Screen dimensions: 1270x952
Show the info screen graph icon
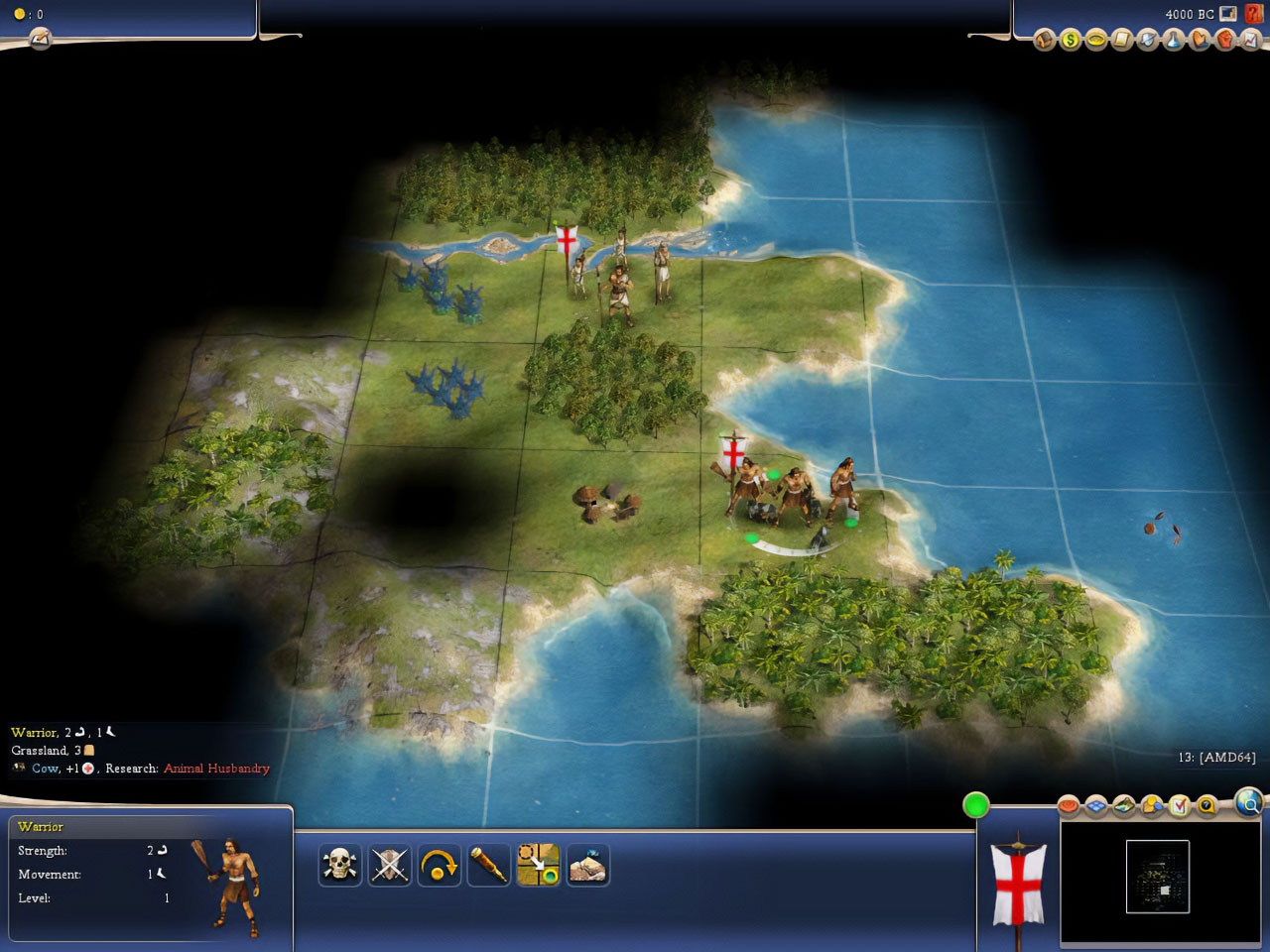(1250, 40)
